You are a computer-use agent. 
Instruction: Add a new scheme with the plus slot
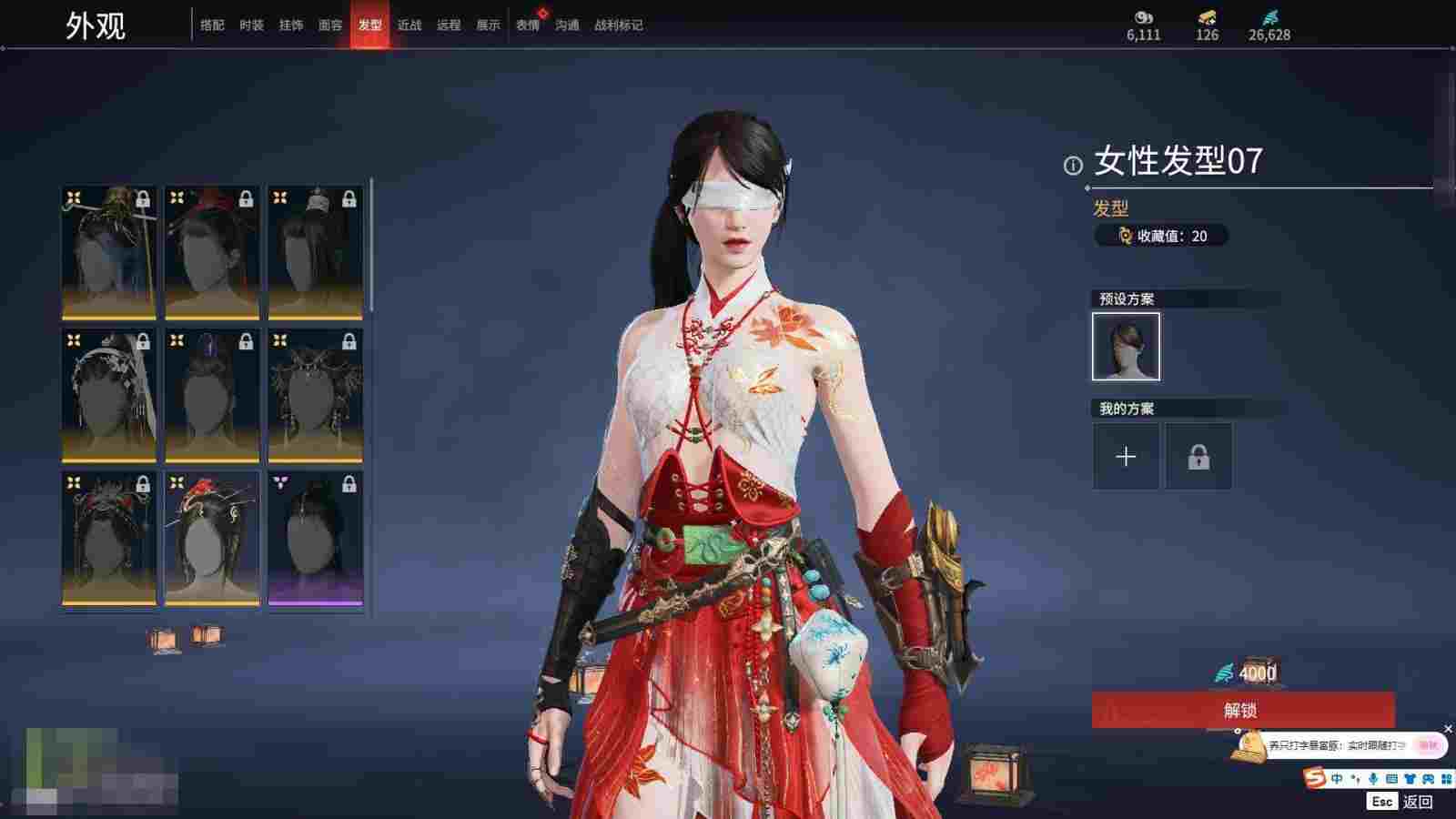pyautogui.click(x=1126, y=456)
